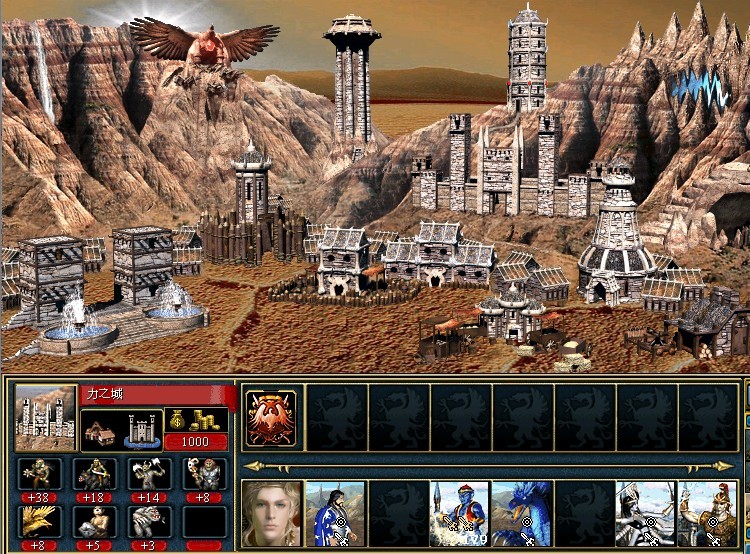The height and width of the screenshot is (554, 750).
Task: Recruit the creature showing +38 growth
Action: (39, 474)
